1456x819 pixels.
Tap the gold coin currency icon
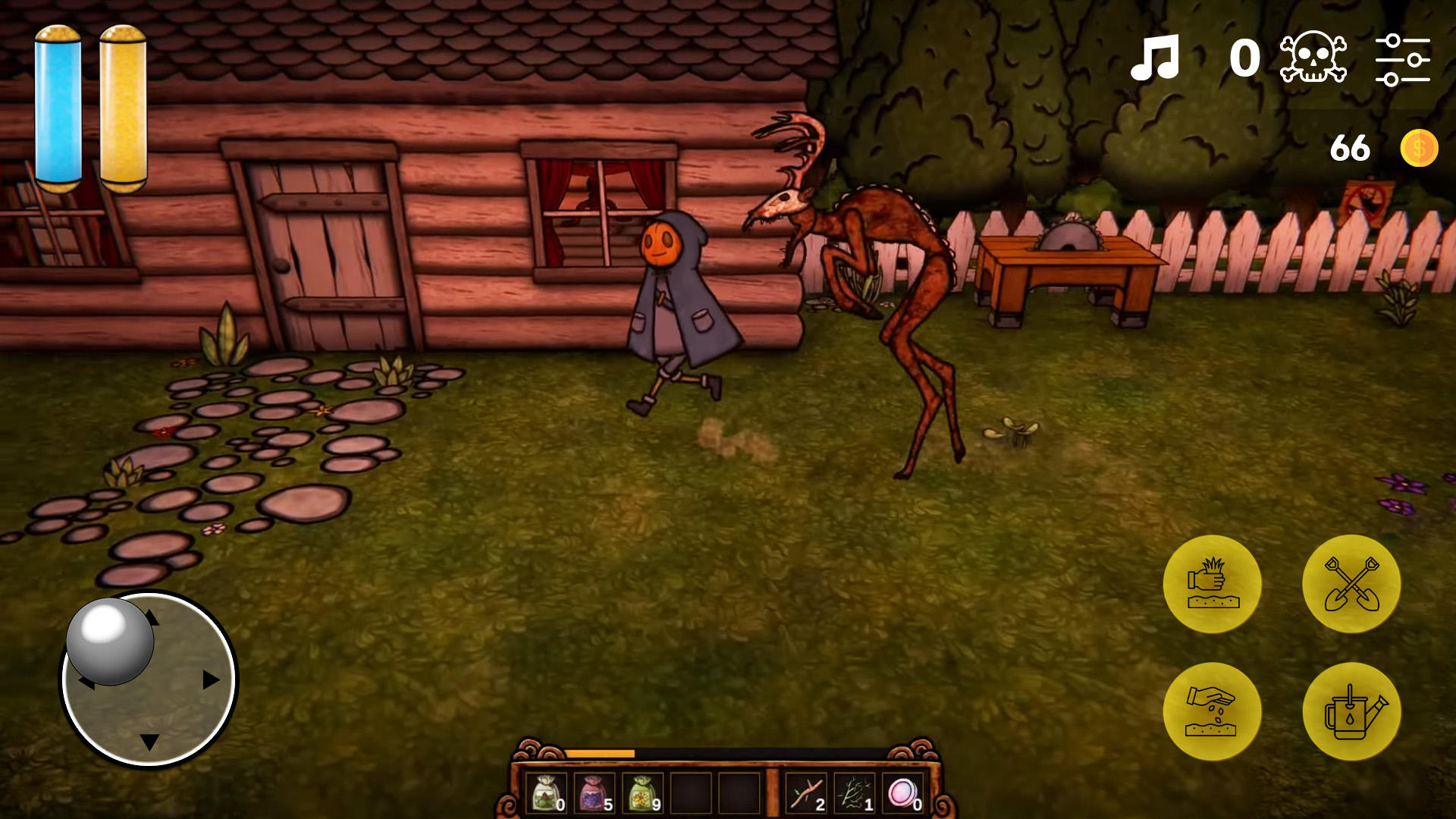coord(1419,149)
